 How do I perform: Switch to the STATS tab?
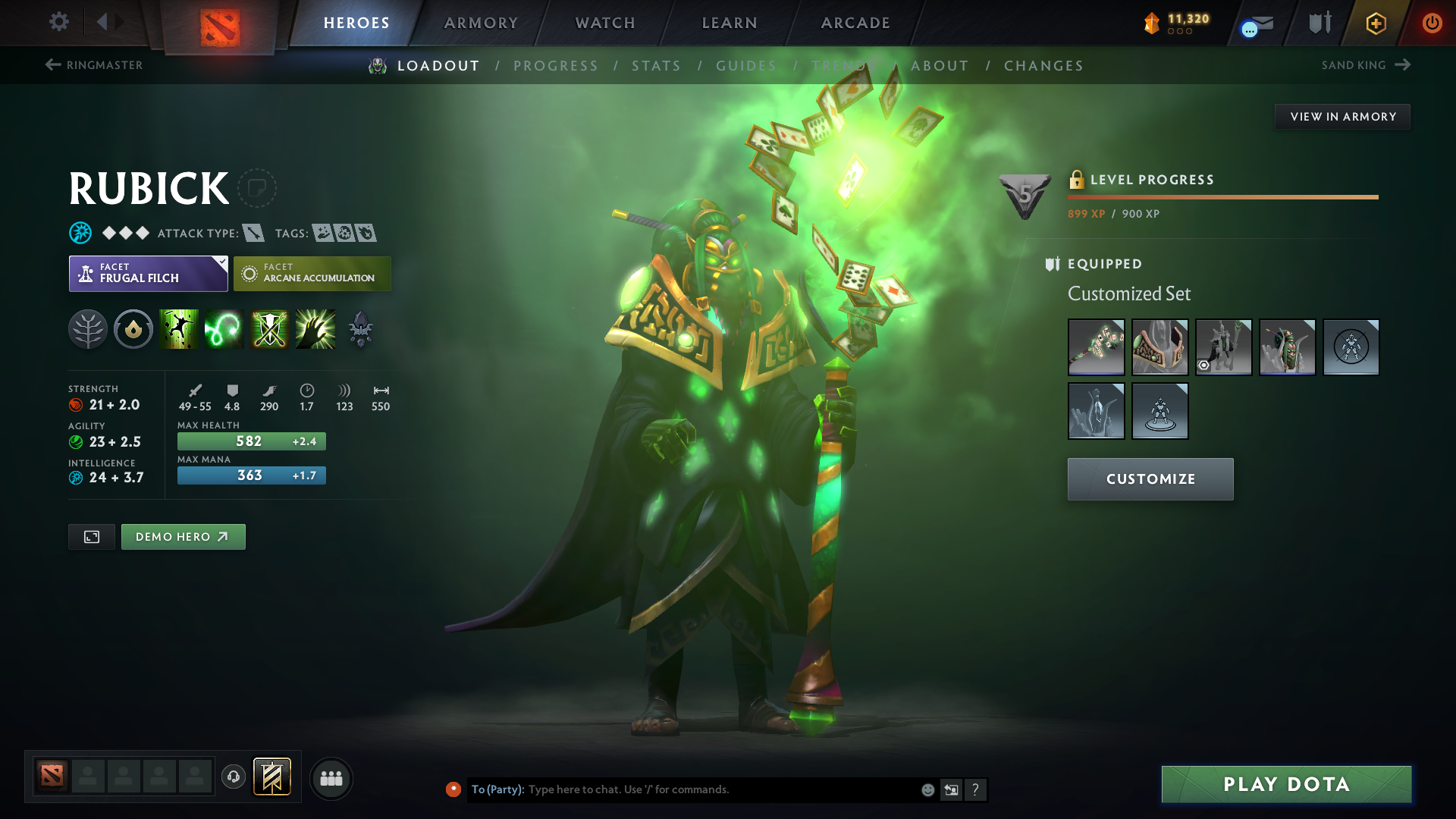point(657,65)
